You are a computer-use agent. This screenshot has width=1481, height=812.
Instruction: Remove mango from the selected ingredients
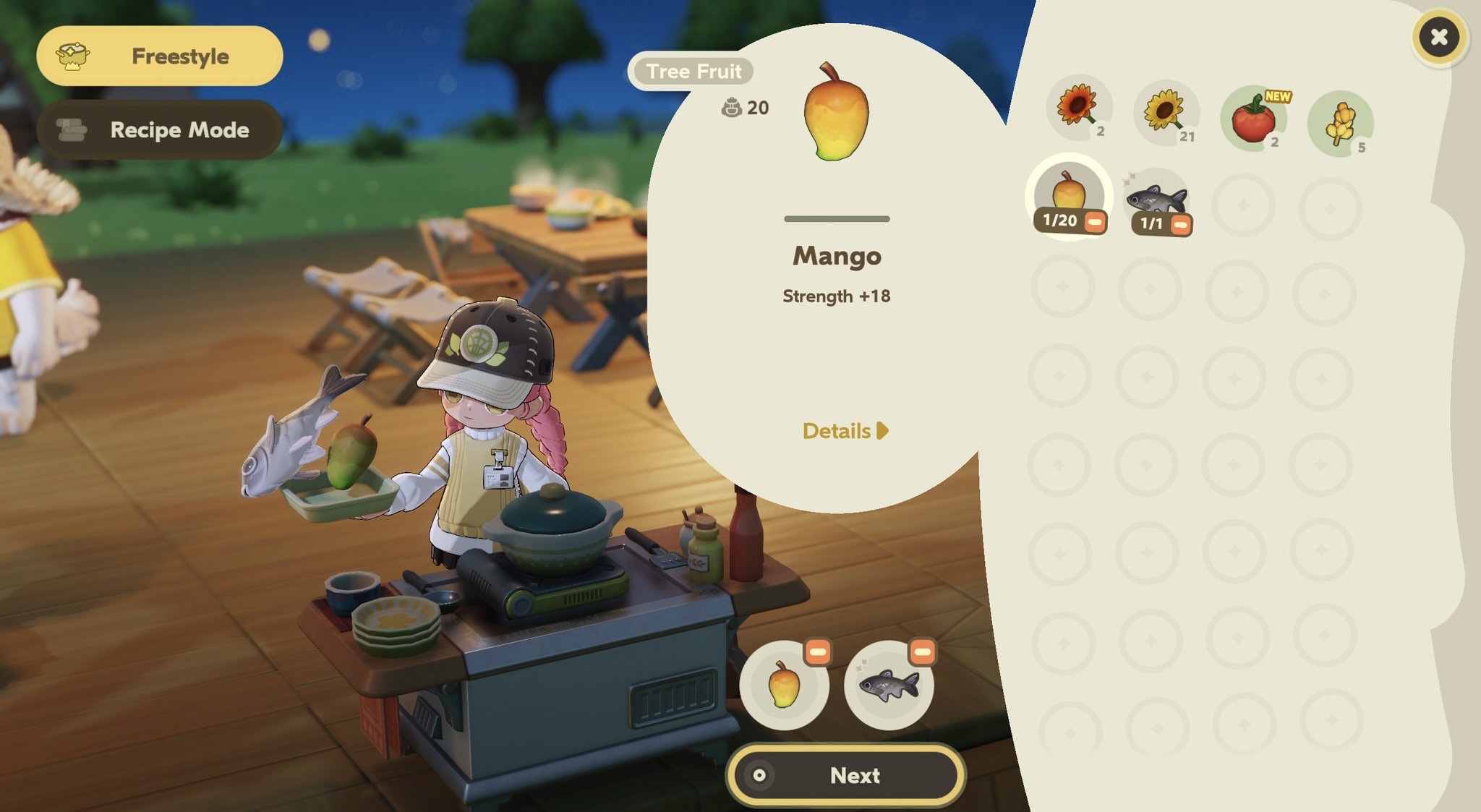tap(817, 653)
